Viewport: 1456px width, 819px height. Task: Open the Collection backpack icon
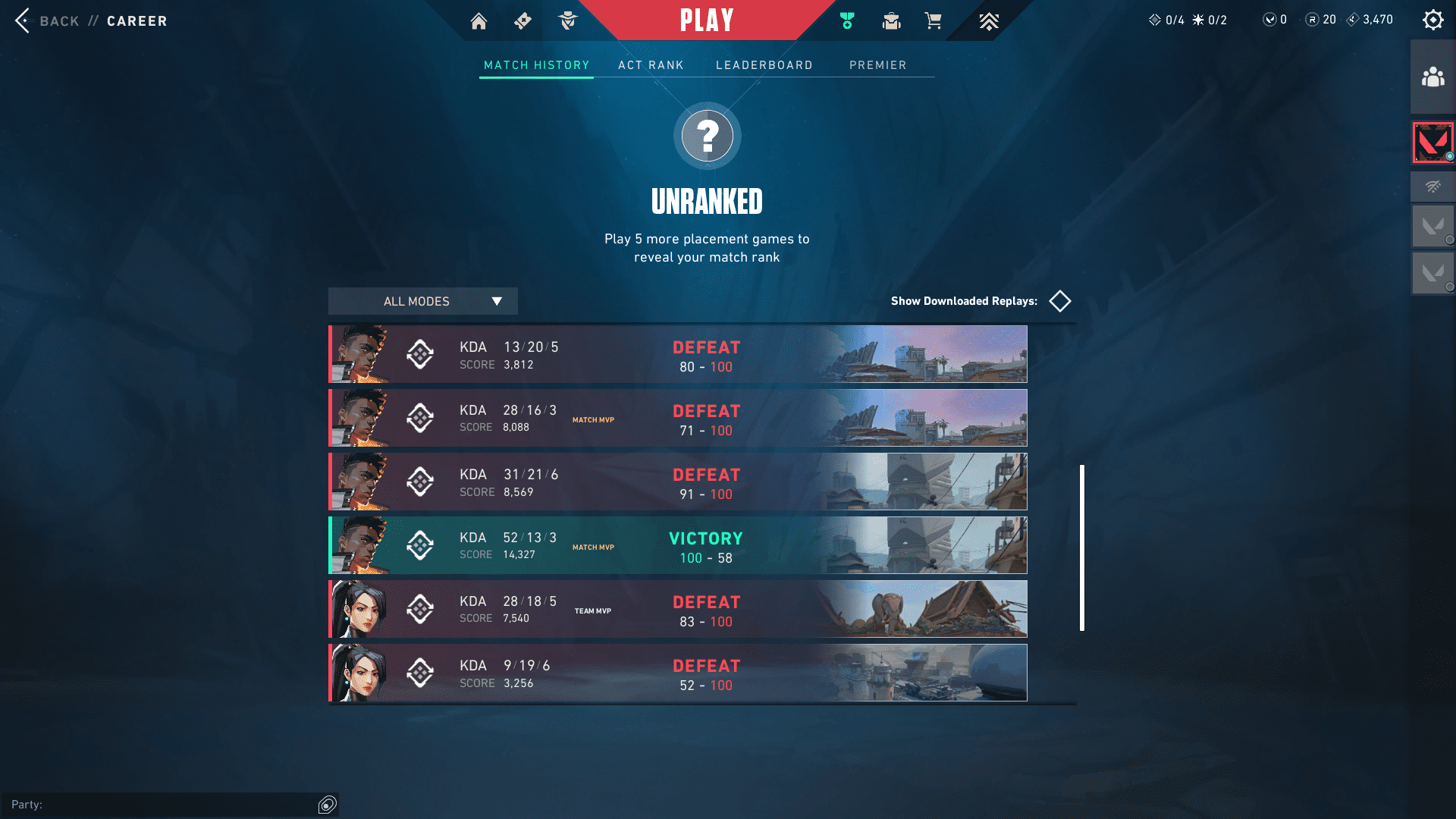[891, 21]
